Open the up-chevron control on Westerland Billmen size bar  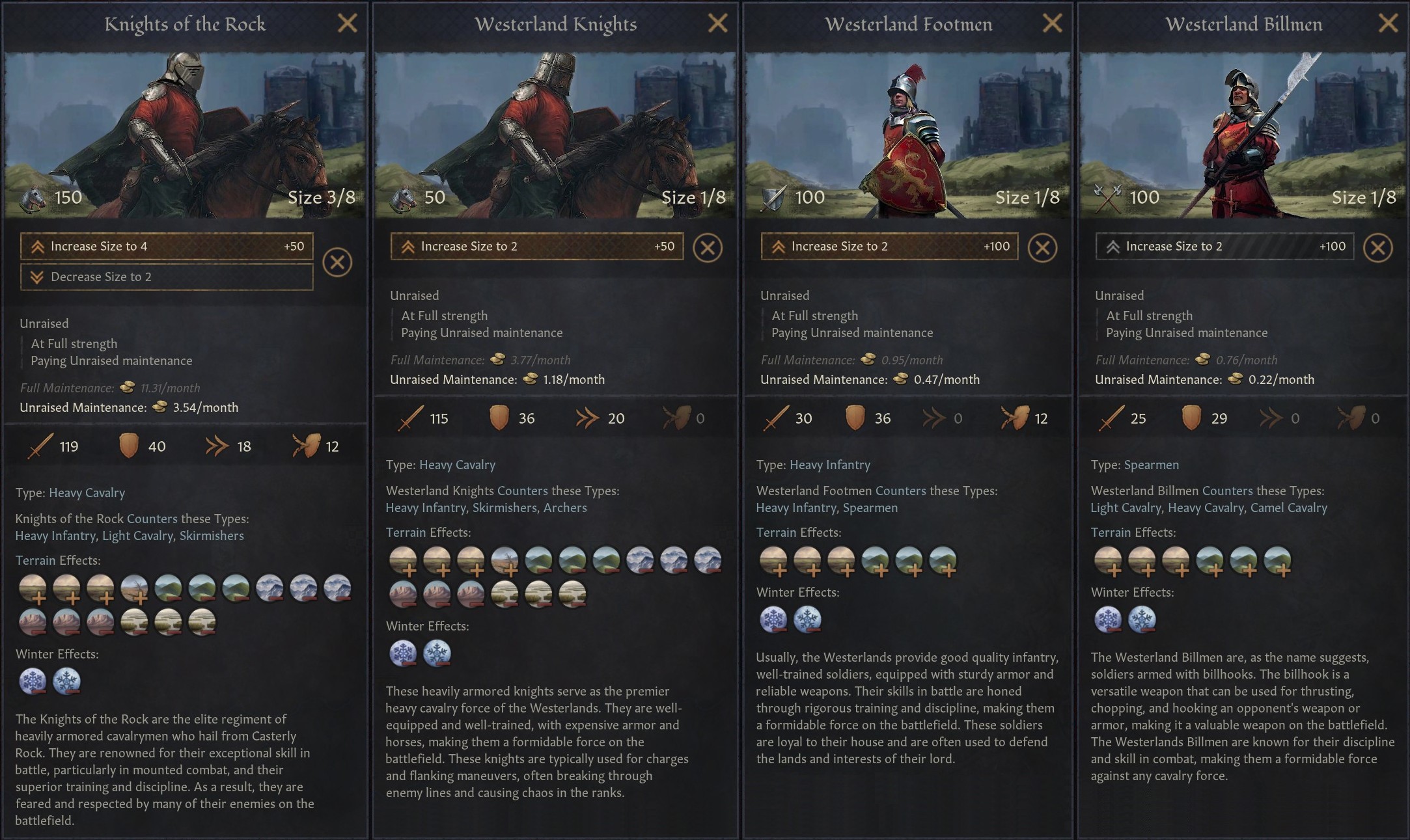click(x=1112, y=246)
